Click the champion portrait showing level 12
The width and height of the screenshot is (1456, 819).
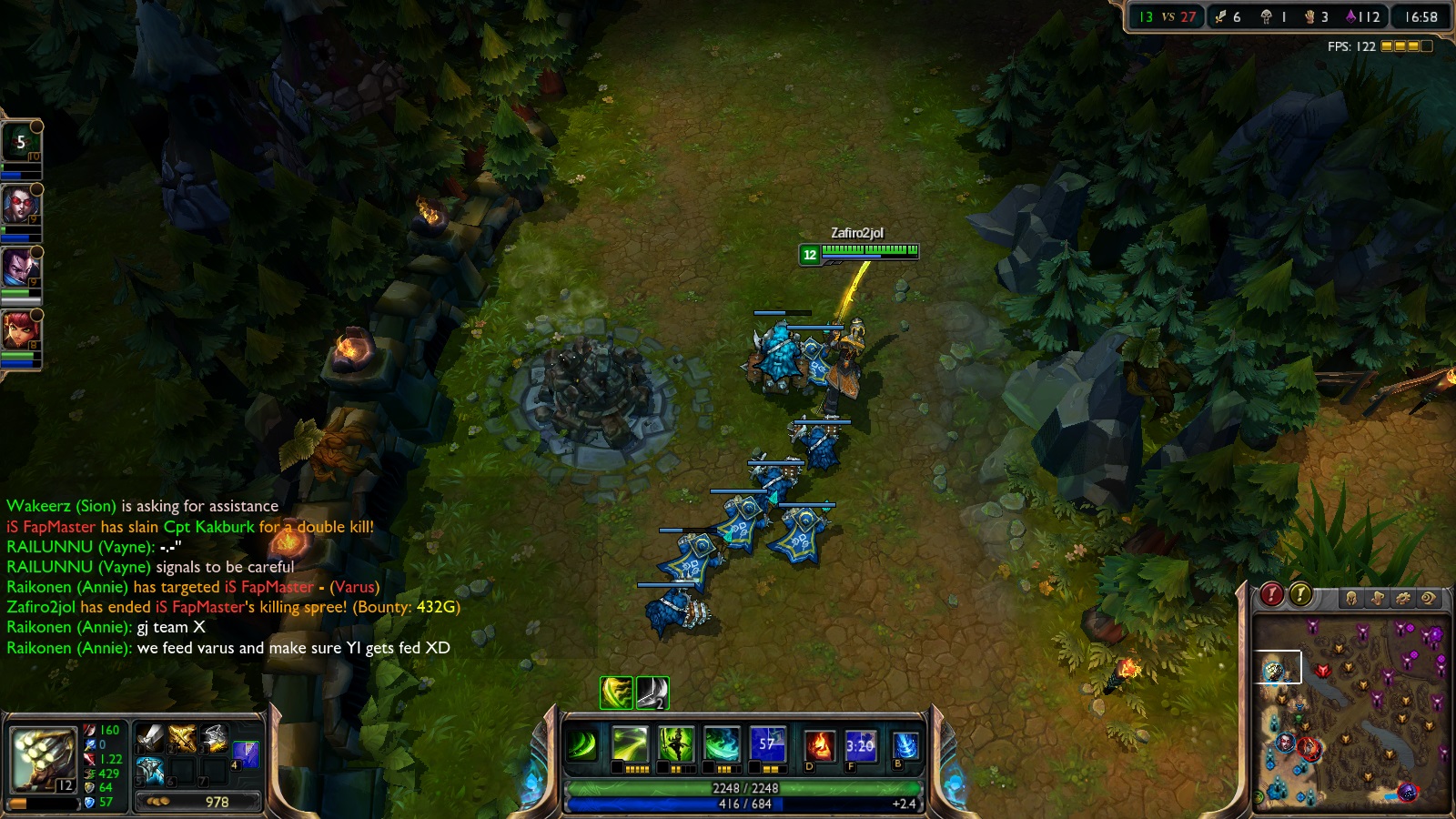pyautogui.click(x=42, y=759)
